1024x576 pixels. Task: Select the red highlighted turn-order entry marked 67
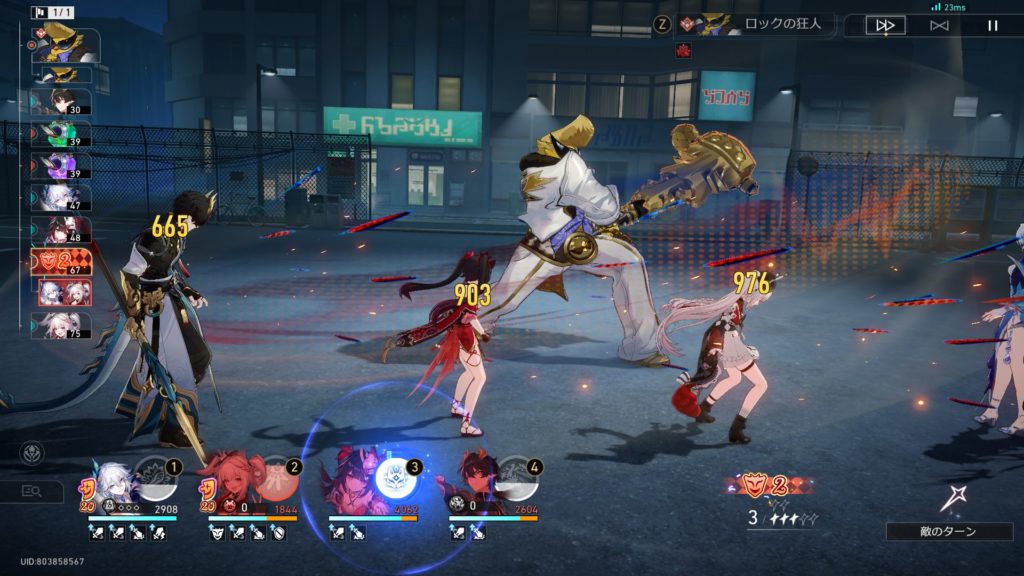[x=62, y=262]
